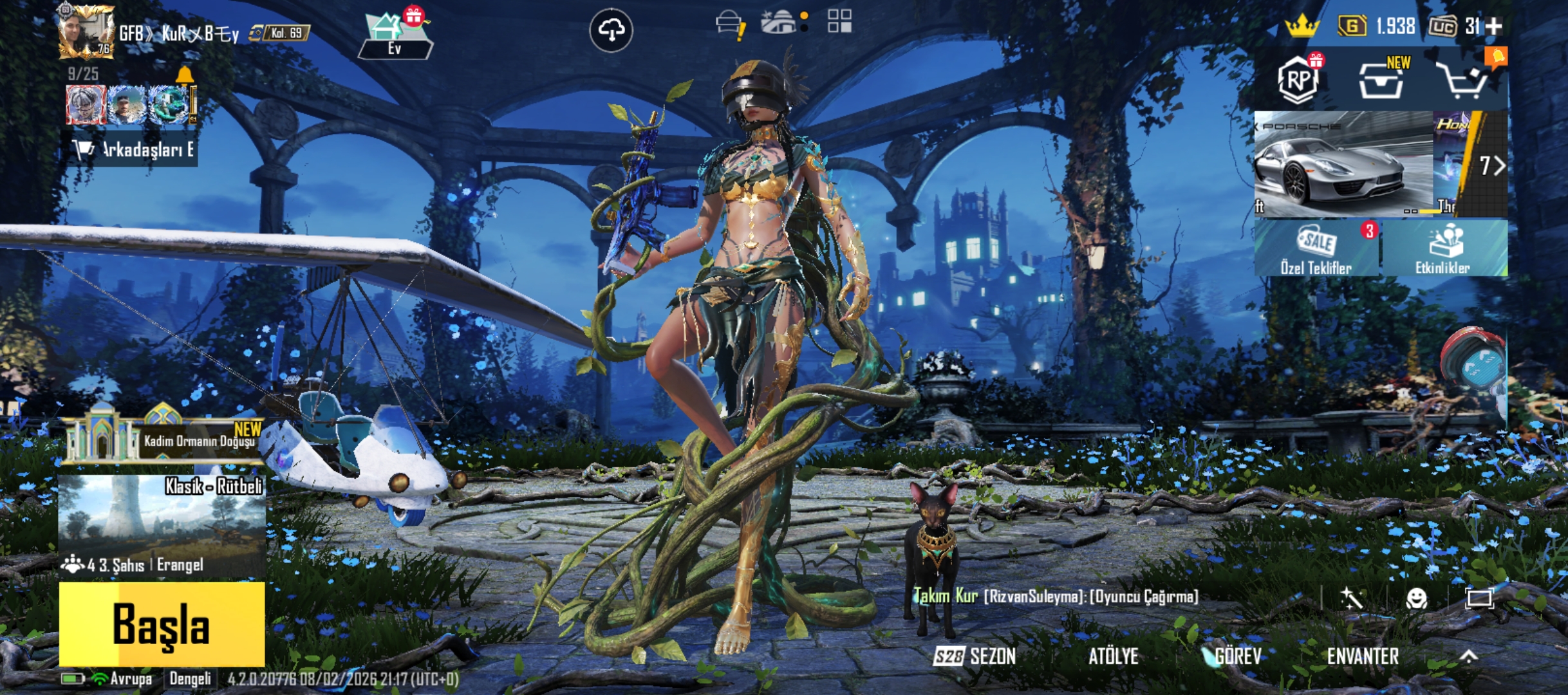Start the match with Başla button
This screenshot has width=1568, height=695.
coord(162,624)
